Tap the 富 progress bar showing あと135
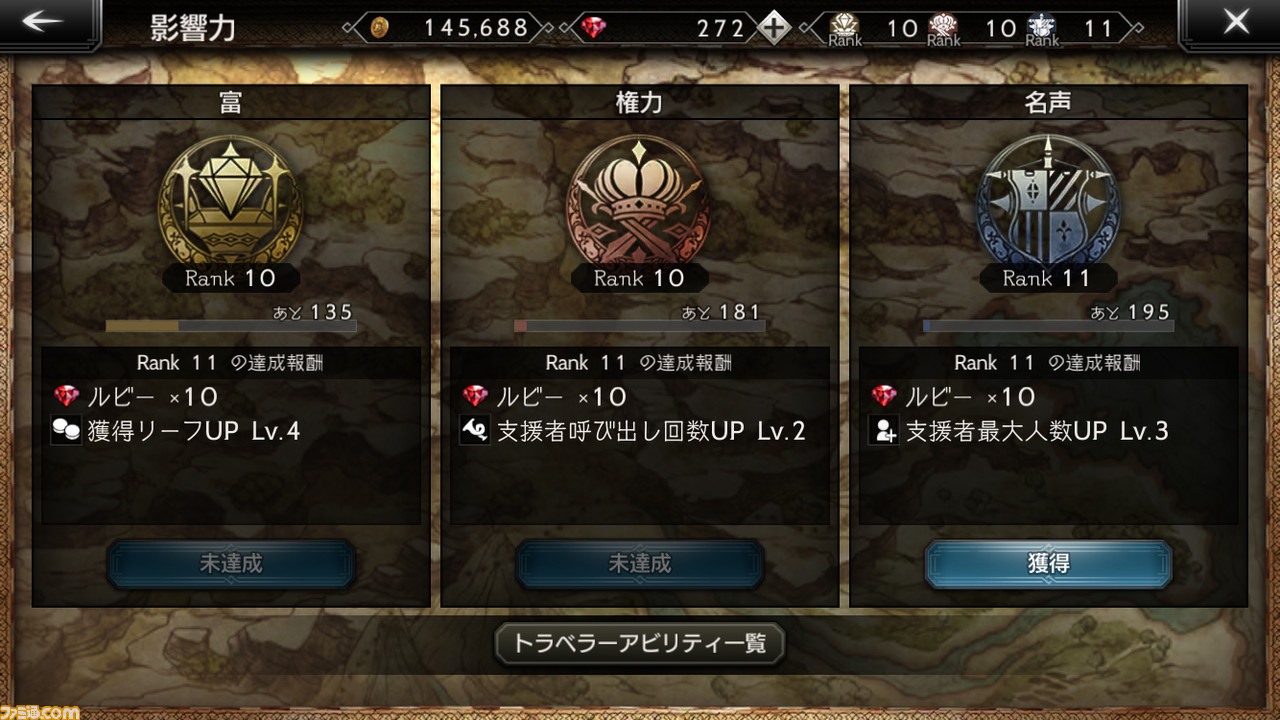The width and height of the screenshot is (1280, 720). pos(230,325)
